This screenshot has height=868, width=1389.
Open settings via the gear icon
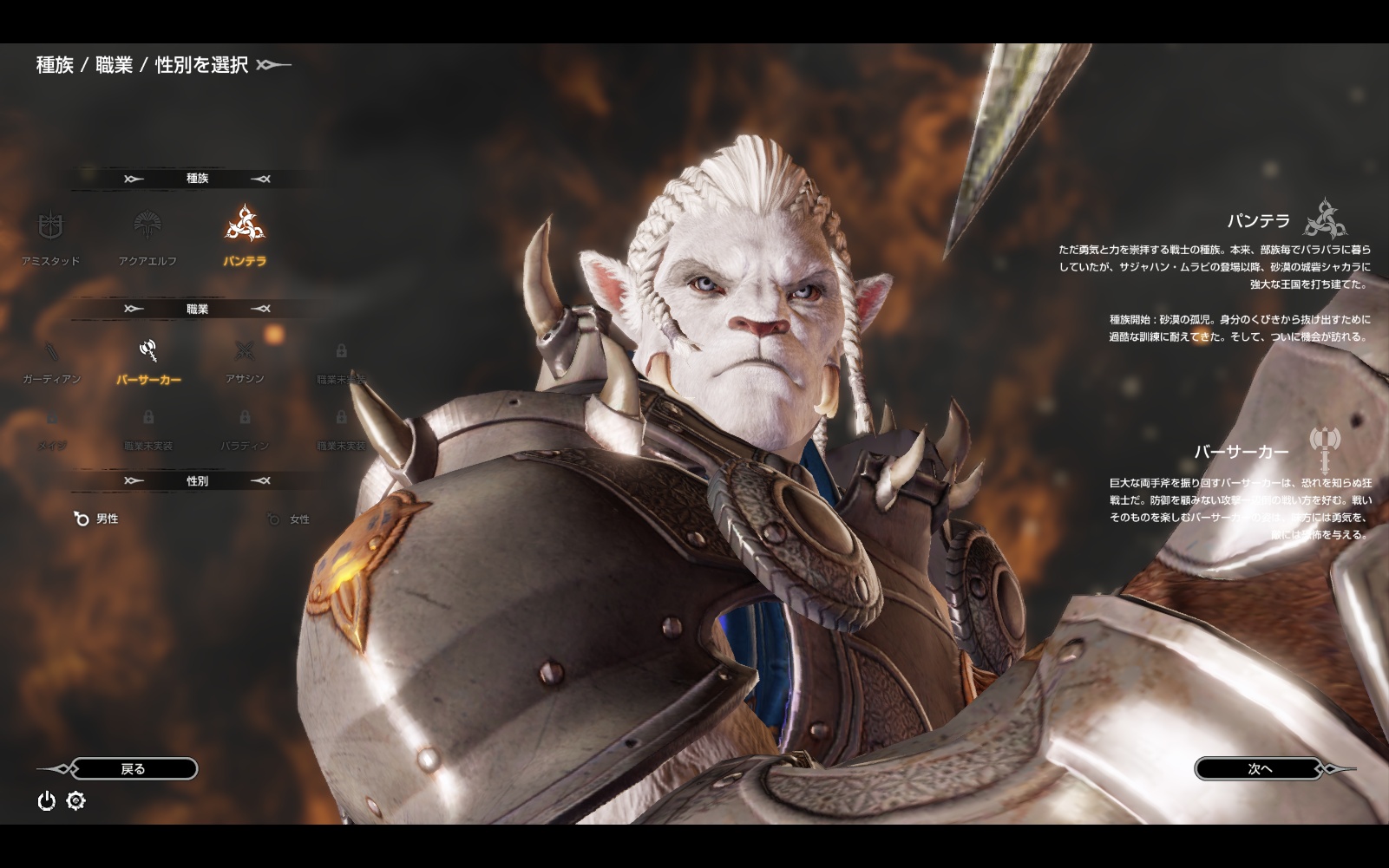tap(76, 801)
